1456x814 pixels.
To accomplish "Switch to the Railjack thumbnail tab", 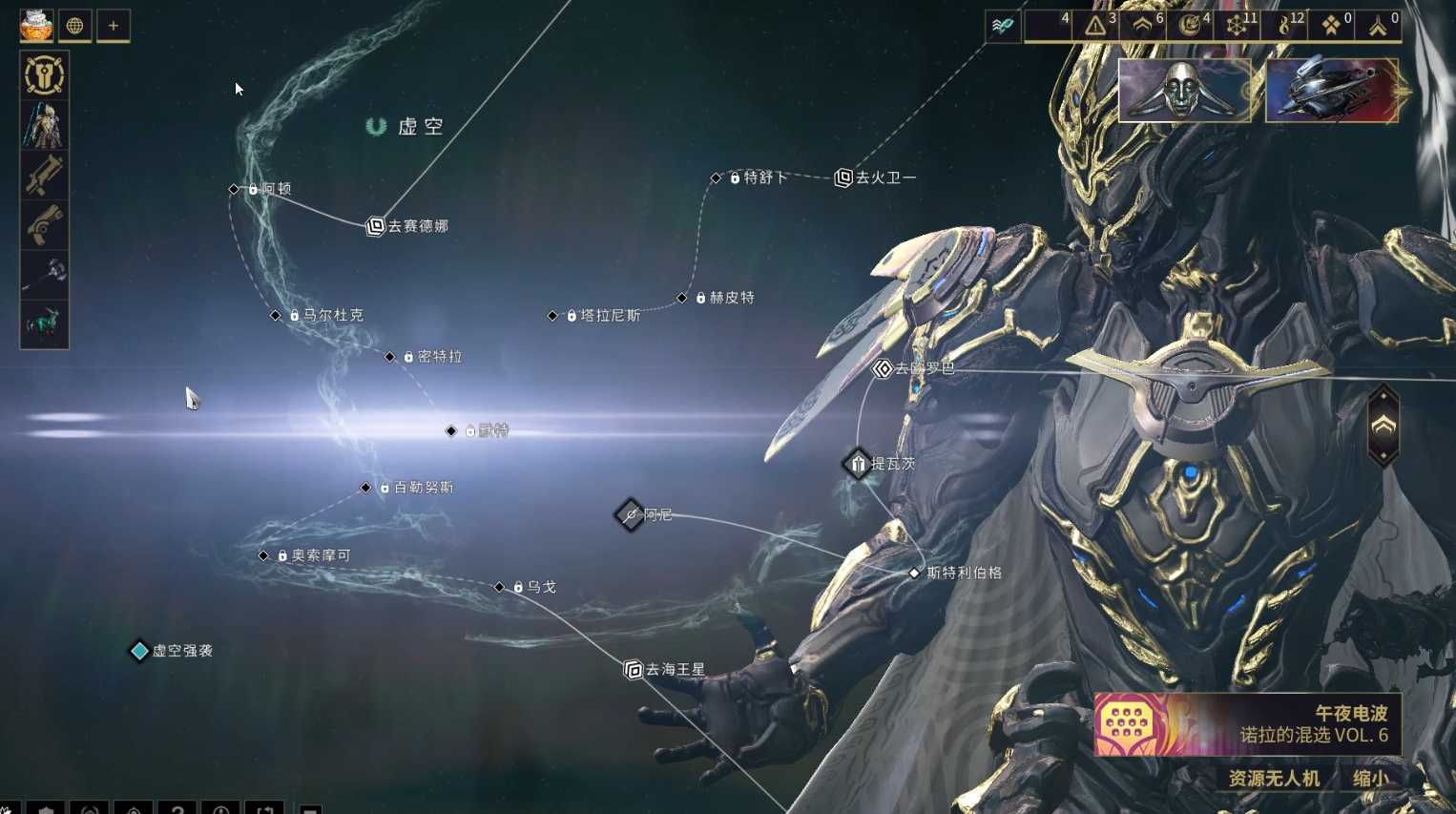I will pyautogui.click(x=1332, y=92).
